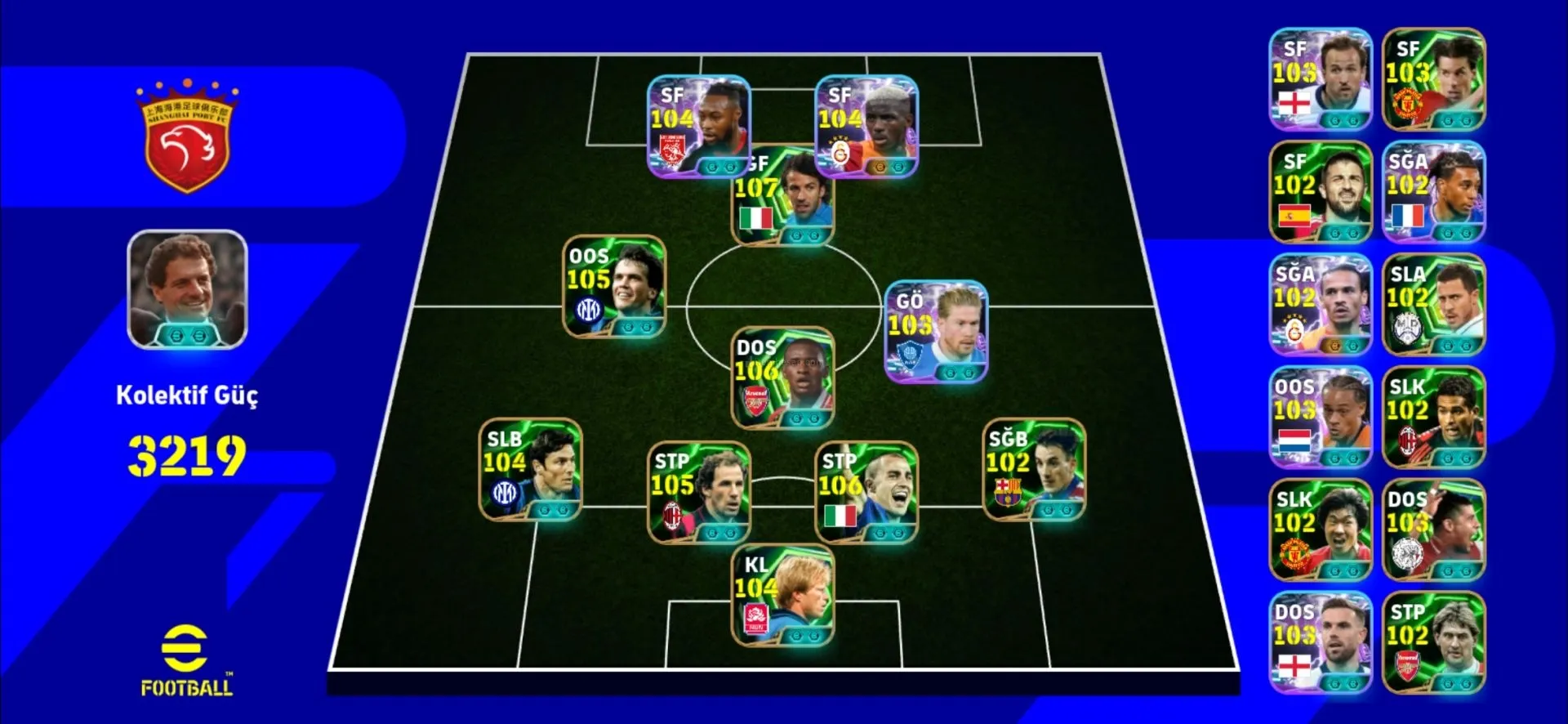Select the GÖ 103 midfielder card
Viewport: 1568px width, 724px height.
point(936,332)
